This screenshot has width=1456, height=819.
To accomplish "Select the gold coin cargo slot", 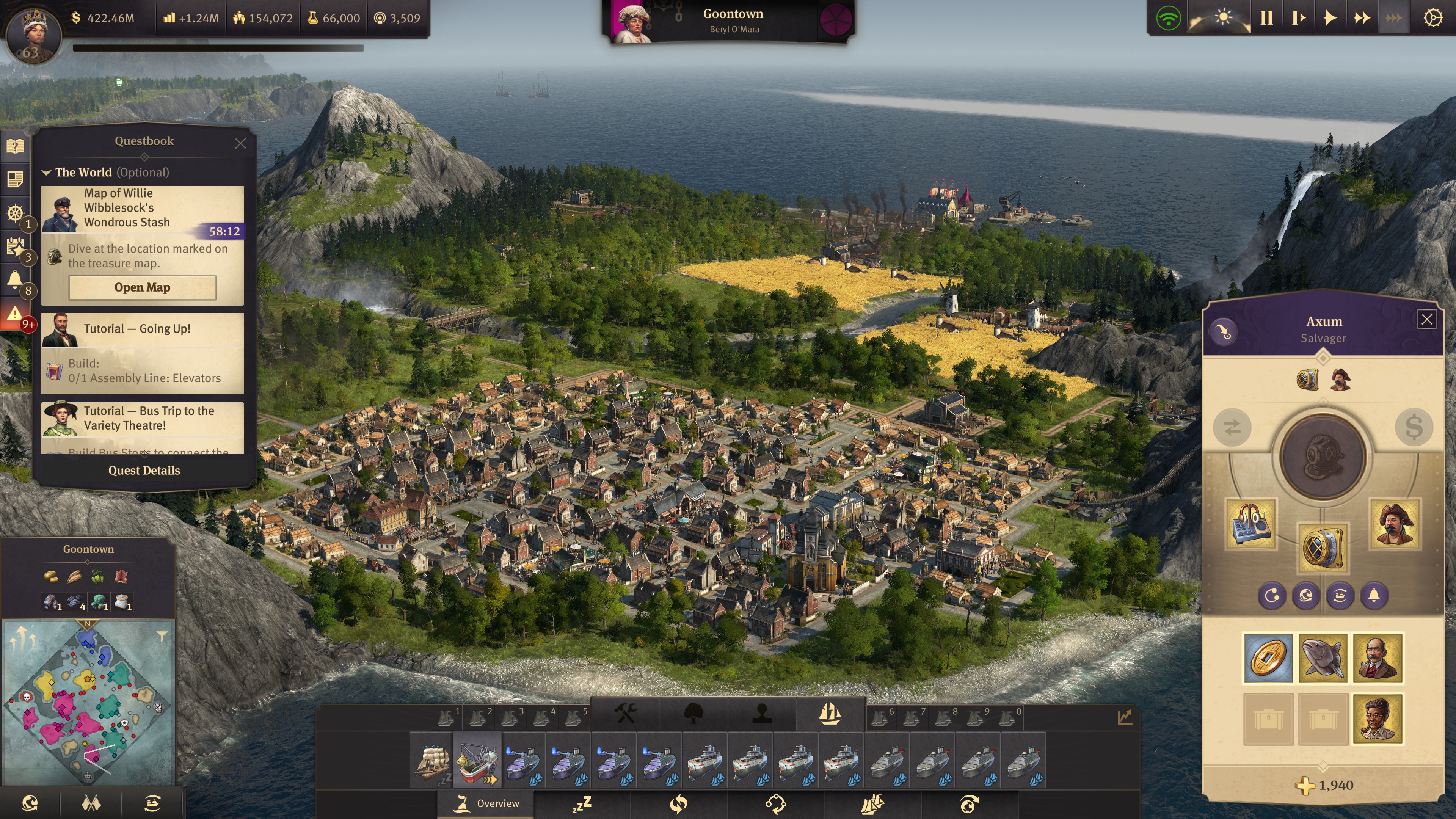I will (x=1268, y=658).
